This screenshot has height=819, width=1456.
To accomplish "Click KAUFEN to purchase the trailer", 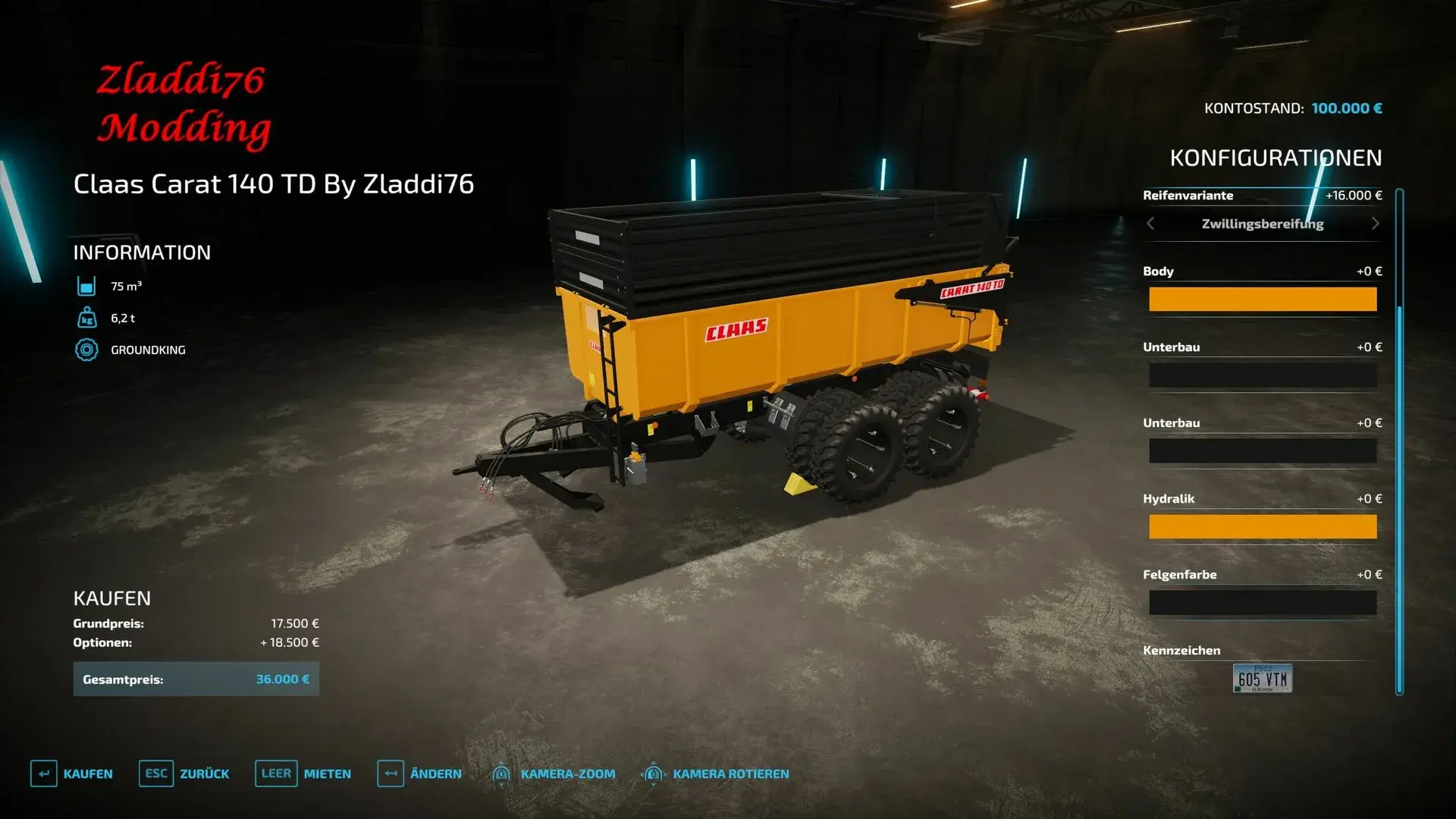I will 89,773.
